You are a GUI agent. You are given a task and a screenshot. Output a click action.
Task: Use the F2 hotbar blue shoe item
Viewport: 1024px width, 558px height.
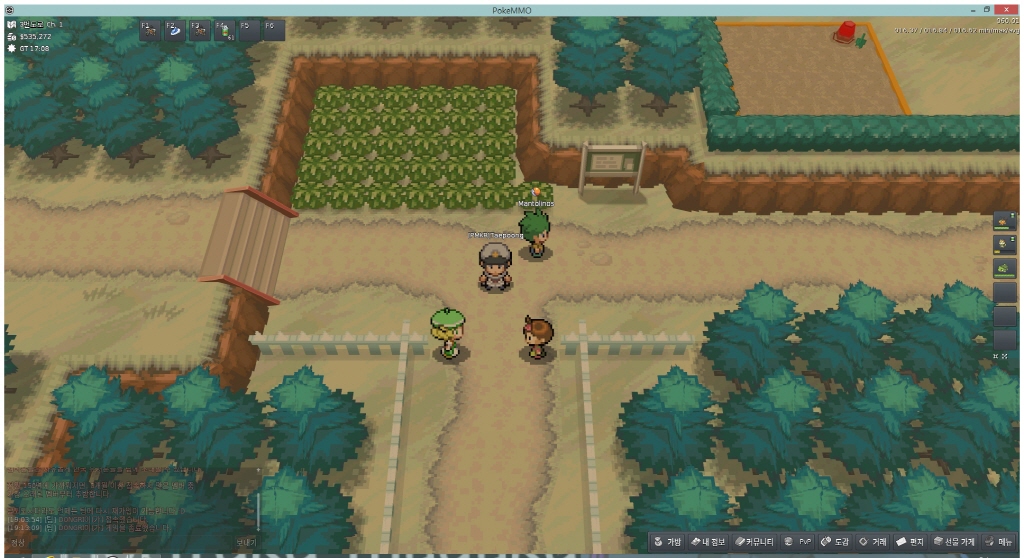[x=175, y=30]
